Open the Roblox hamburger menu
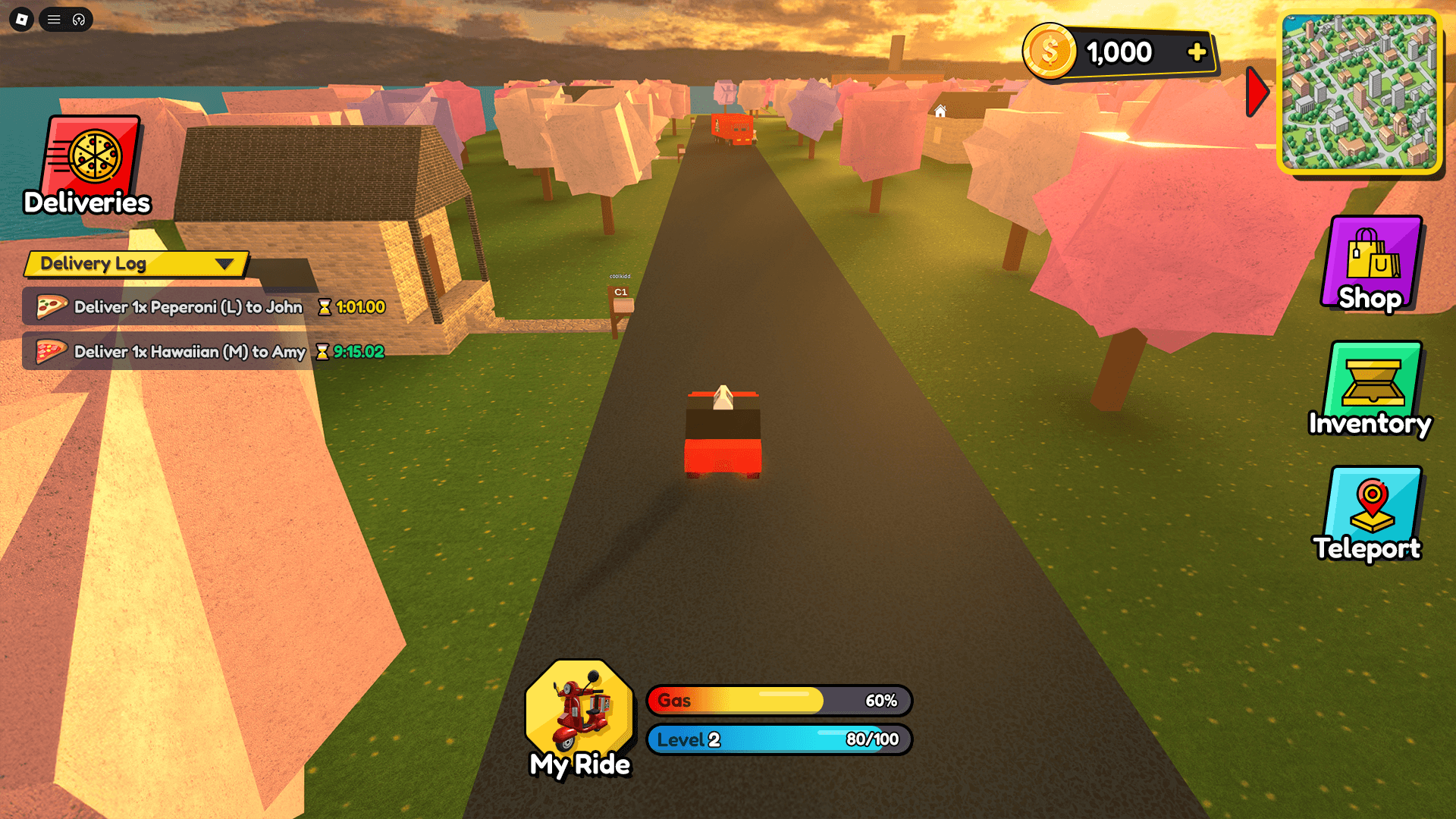 54,20
